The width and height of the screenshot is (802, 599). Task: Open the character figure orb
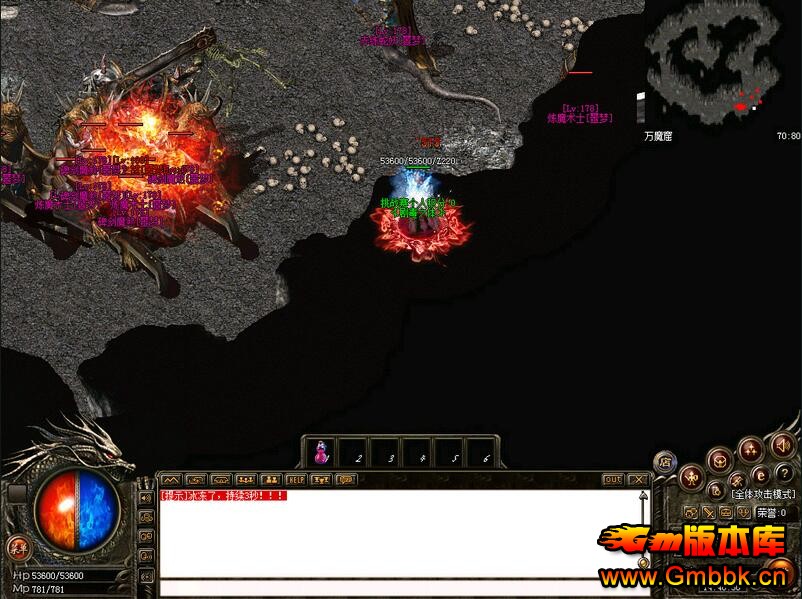pyautogui.click(x=691, y=477)
